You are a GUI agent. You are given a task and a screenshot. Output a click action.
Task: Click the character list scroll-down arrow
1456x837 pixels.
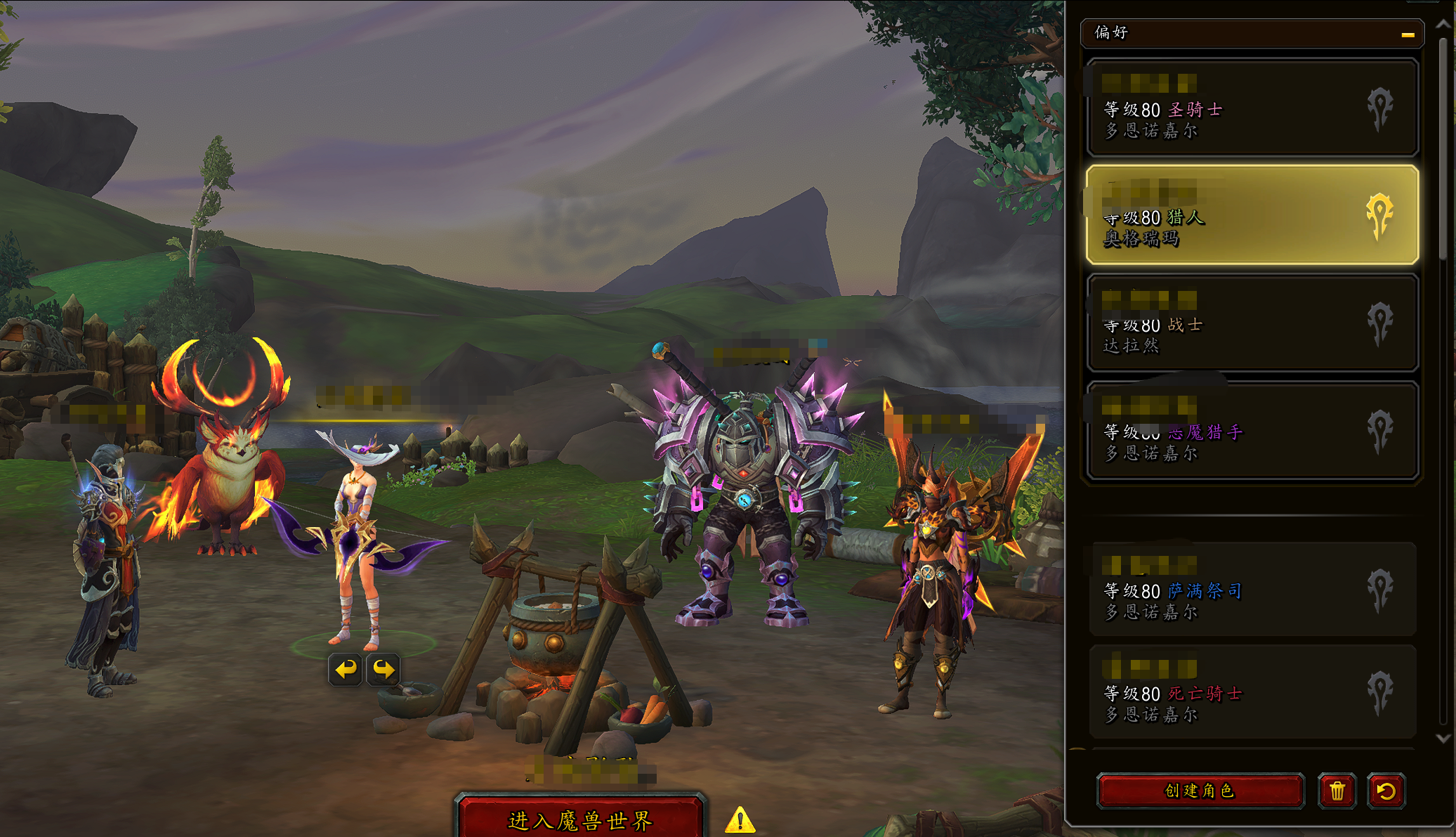click(x=1443, y=739)
